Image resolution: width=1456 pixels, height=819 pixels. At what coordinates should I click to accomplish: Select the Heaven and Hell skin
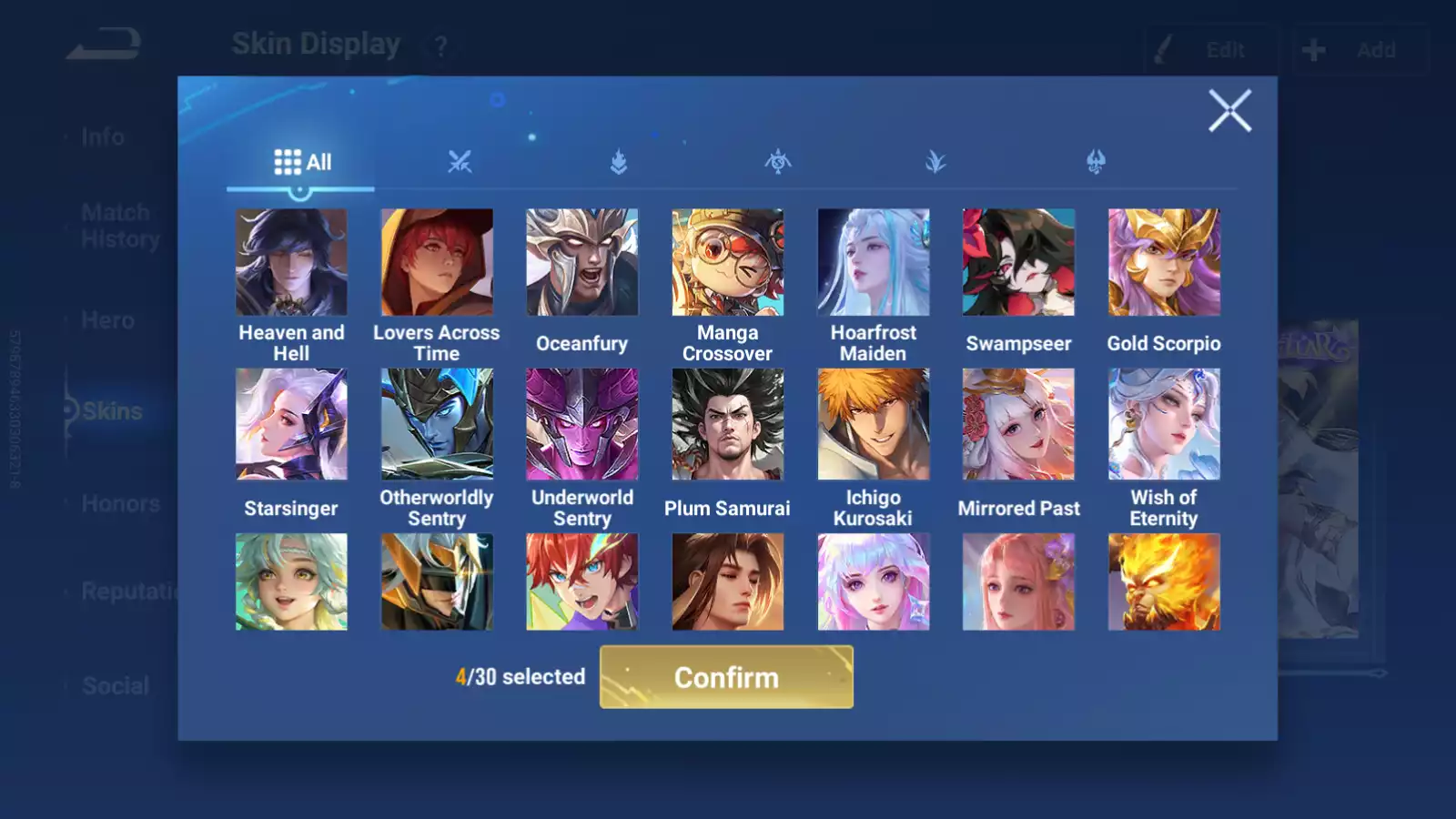coord(291,262)
